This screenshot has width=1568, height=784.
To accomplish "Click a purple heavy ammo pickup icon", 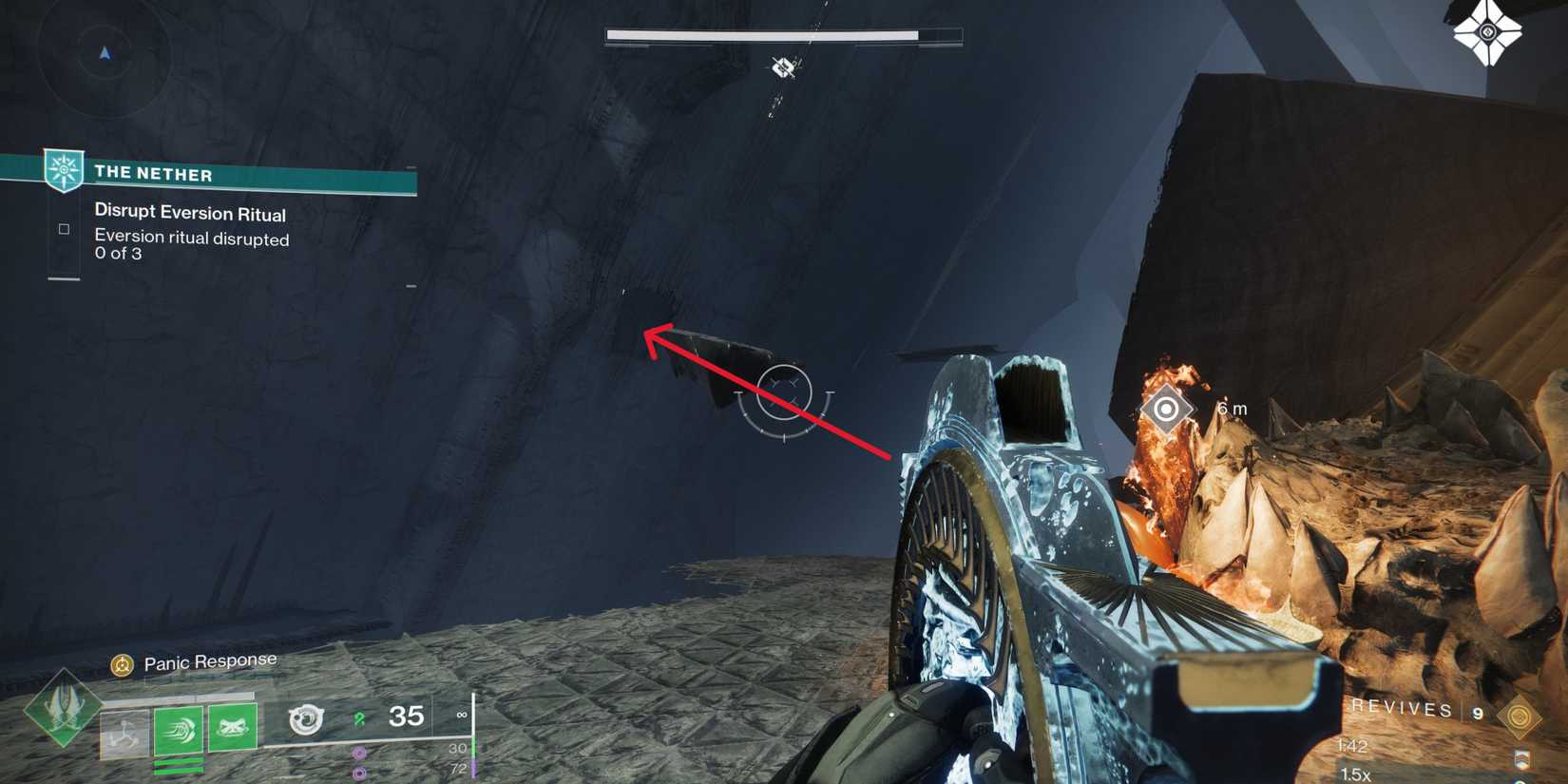I will (359, 751).
